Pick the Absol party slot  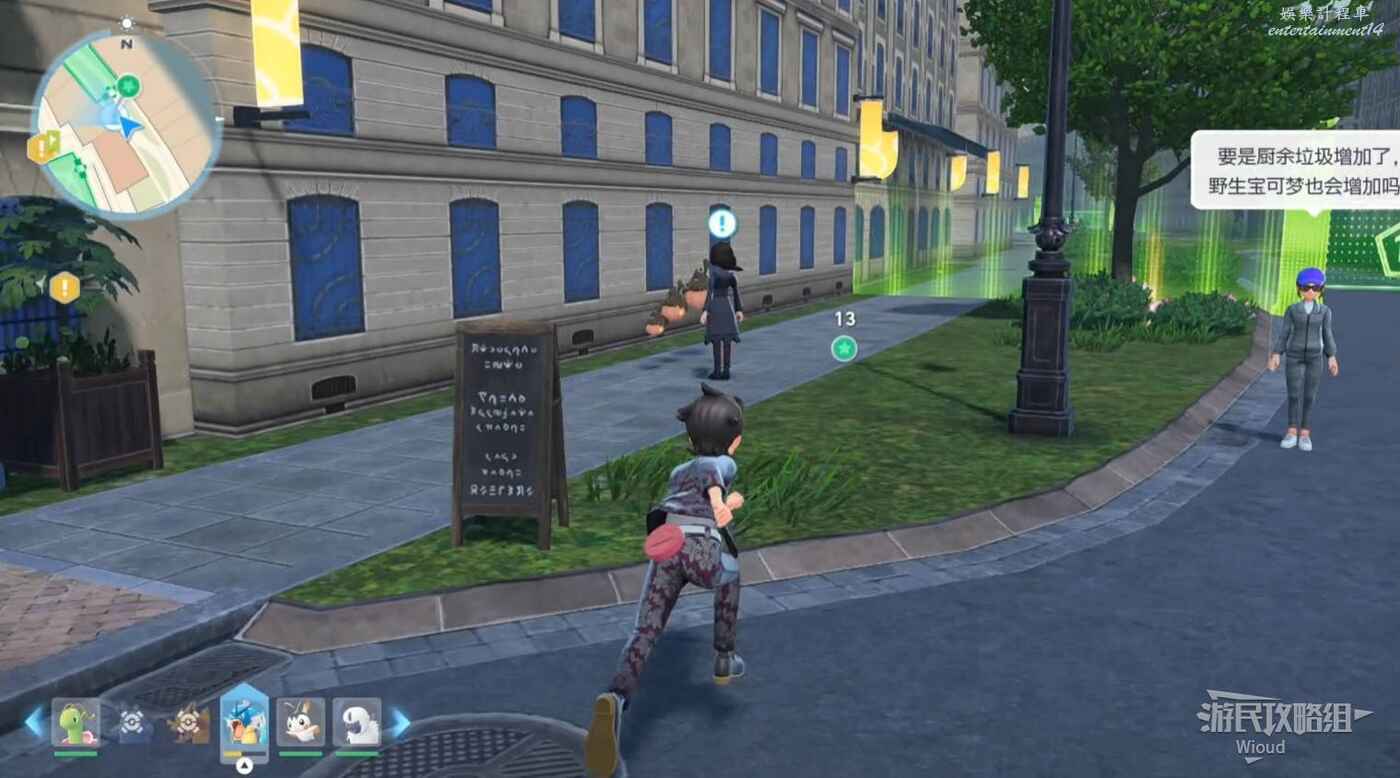click(357, 722)
